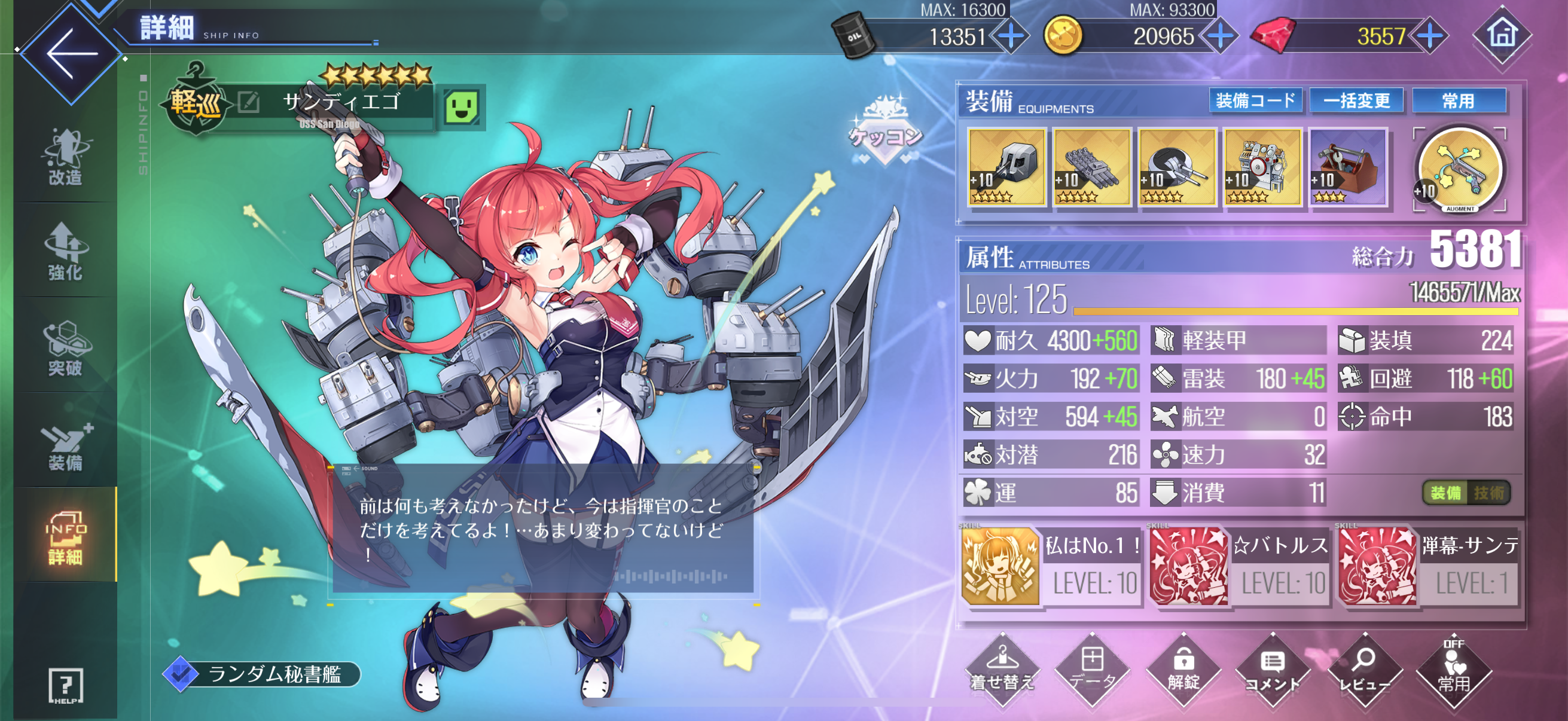This screenshot has width=1568, height=721.
Task: Open the HELP question mark button
Action: (65, 686)
